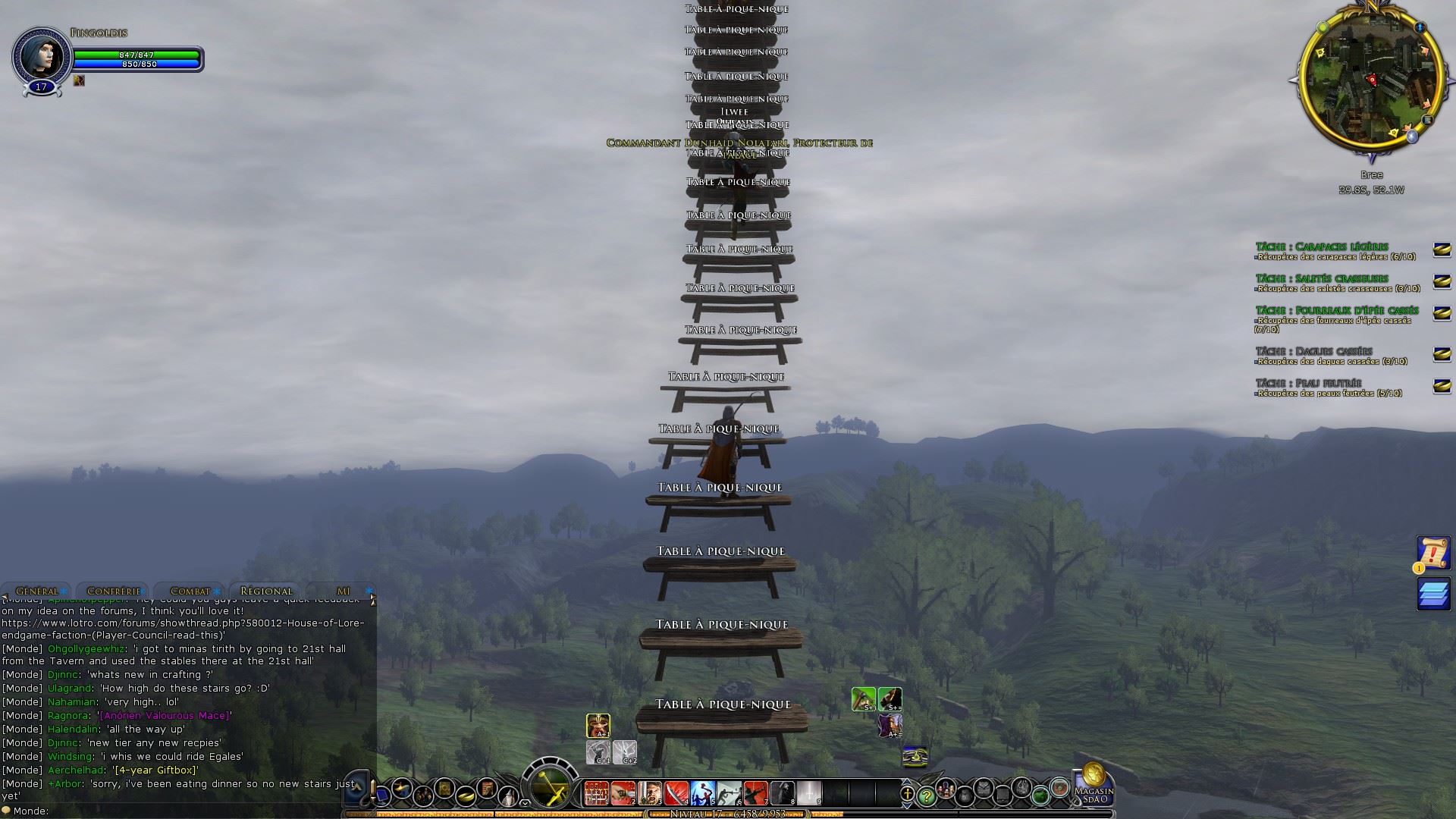Use the pickaxe tool quickslot
Screen dimensions: 1456x819
pyautogui.click(x=863, y=698)
